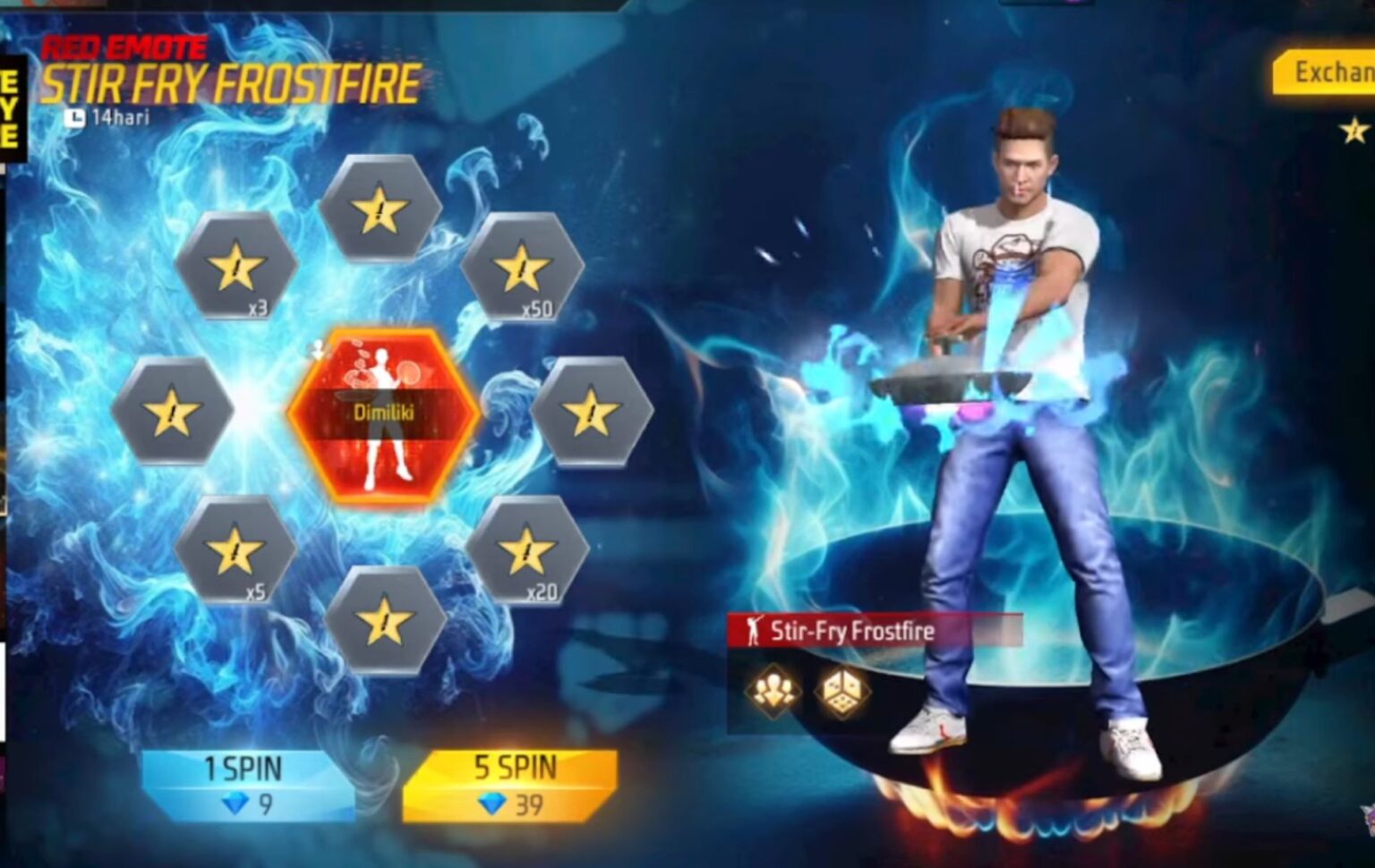Click the clock icon beside the 14 hari timer
This screenshot has width=1375, height=868.
[78, 115]
